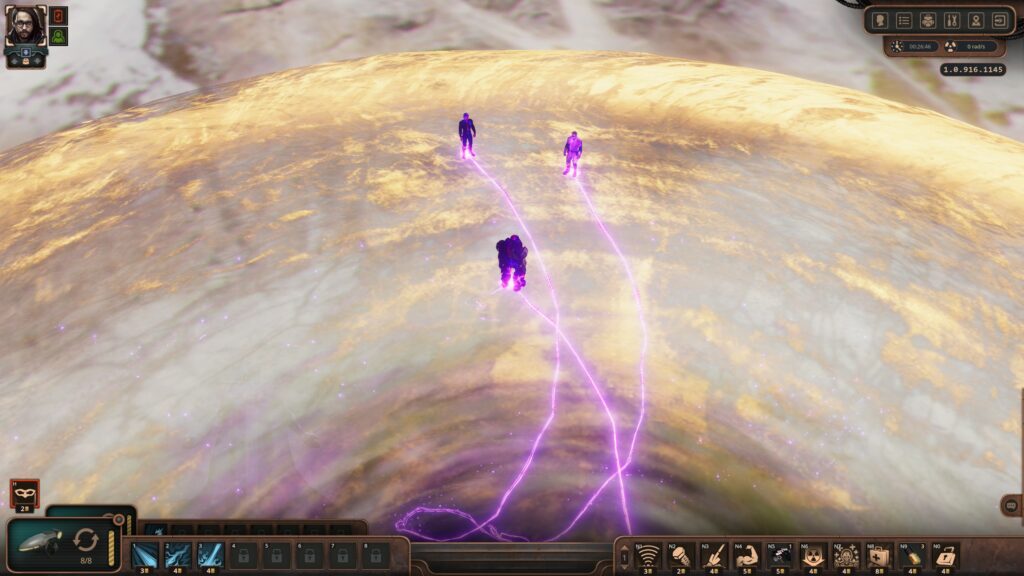Viewport: 1024px width, 576px height.
Task: Click the exit door menu icon
Action: coord(1000,20)
